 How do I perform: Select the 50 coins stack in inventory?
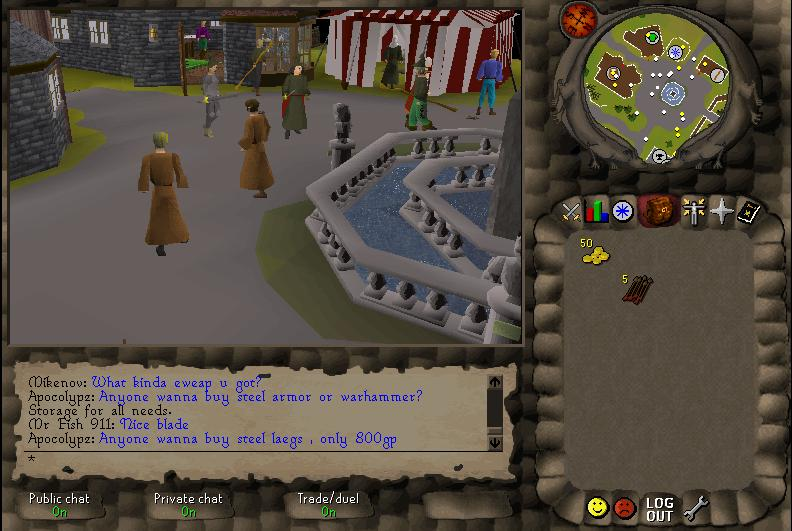596,255
